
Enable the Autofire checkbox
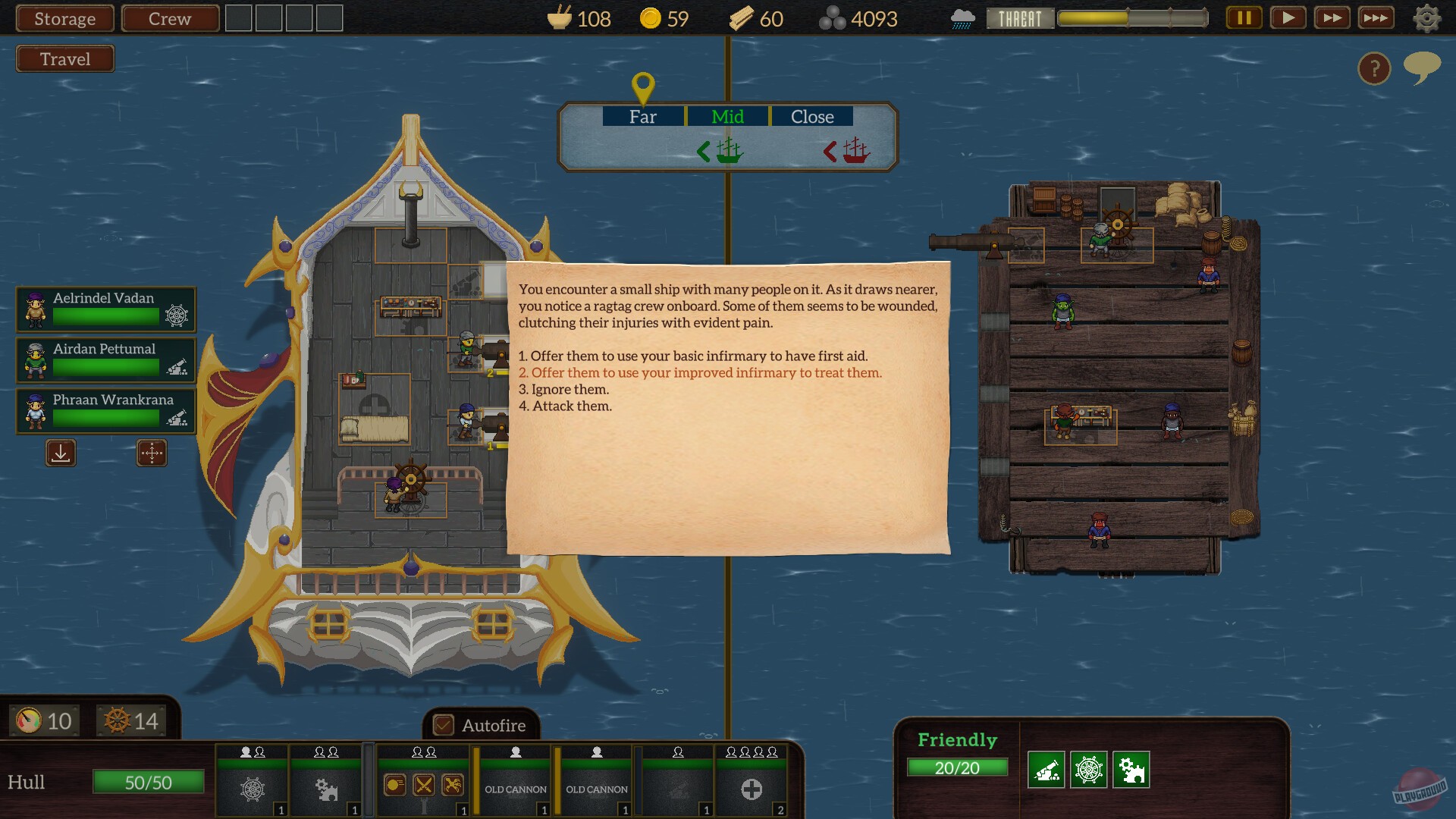(x=442, y=726)
